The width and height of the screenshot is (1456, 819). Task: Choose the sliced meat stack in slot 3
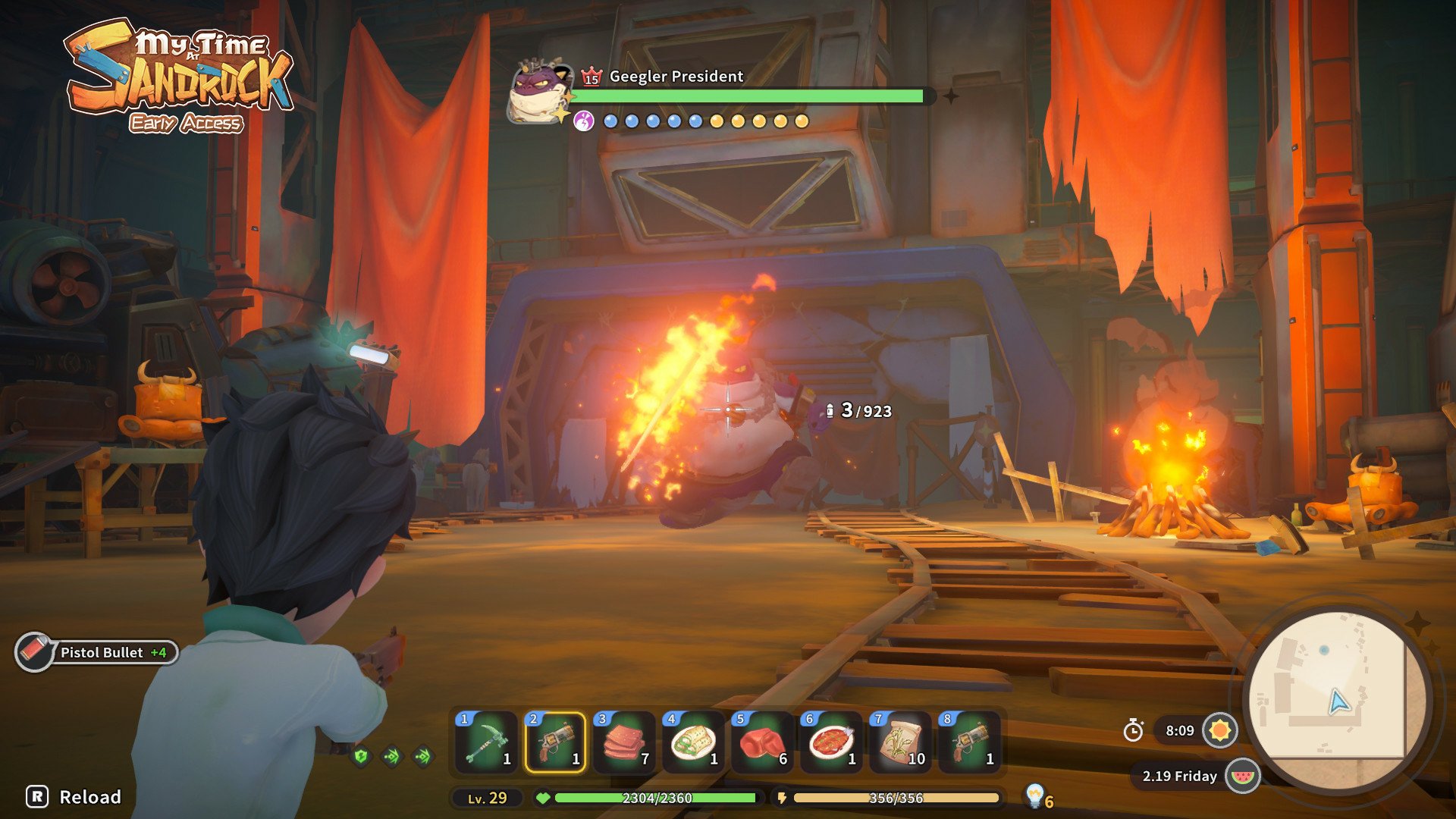(624, 742)
